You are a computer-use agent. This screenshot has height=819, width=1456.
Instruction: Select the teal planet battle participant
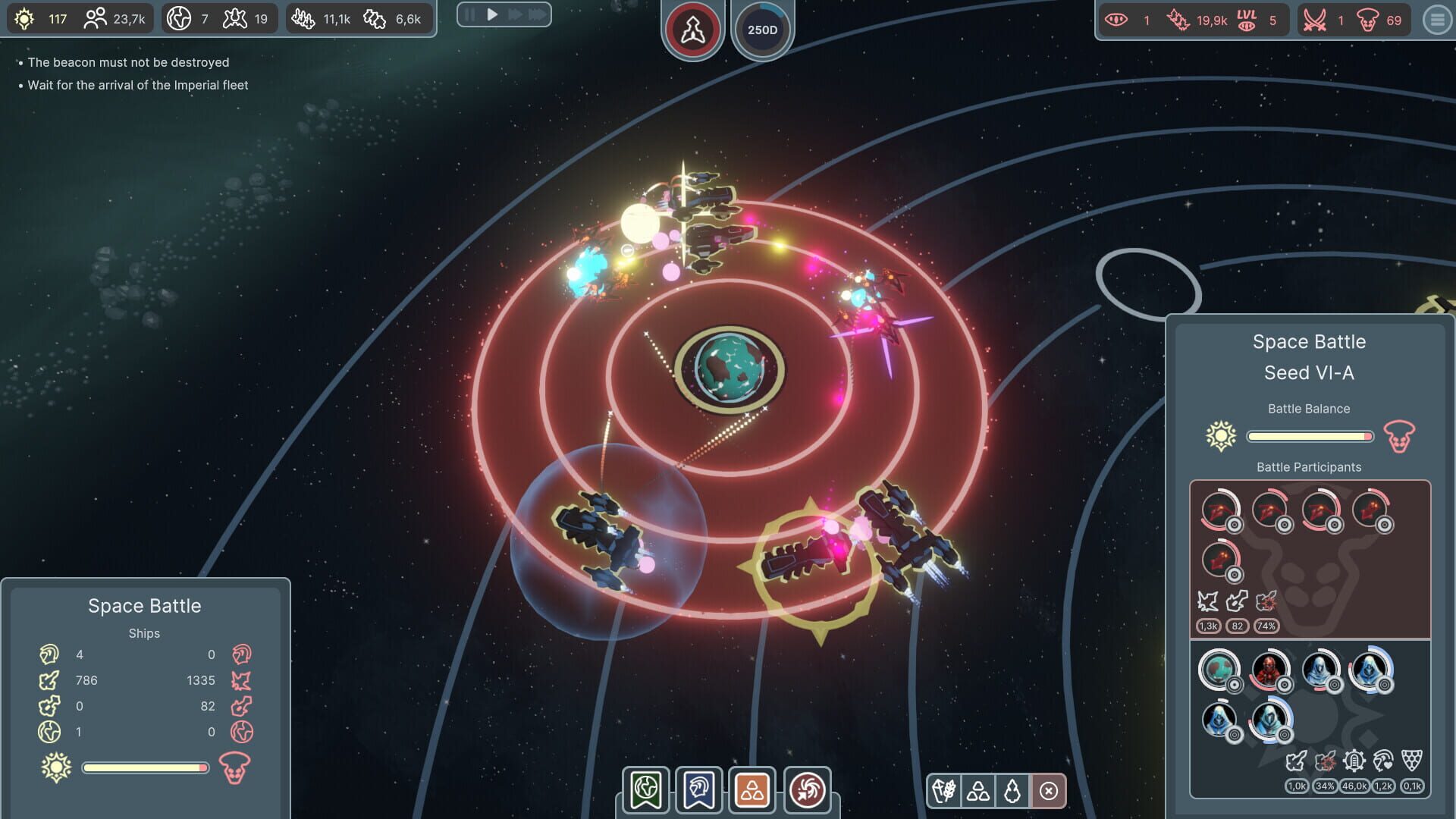tap(1218, 670)
